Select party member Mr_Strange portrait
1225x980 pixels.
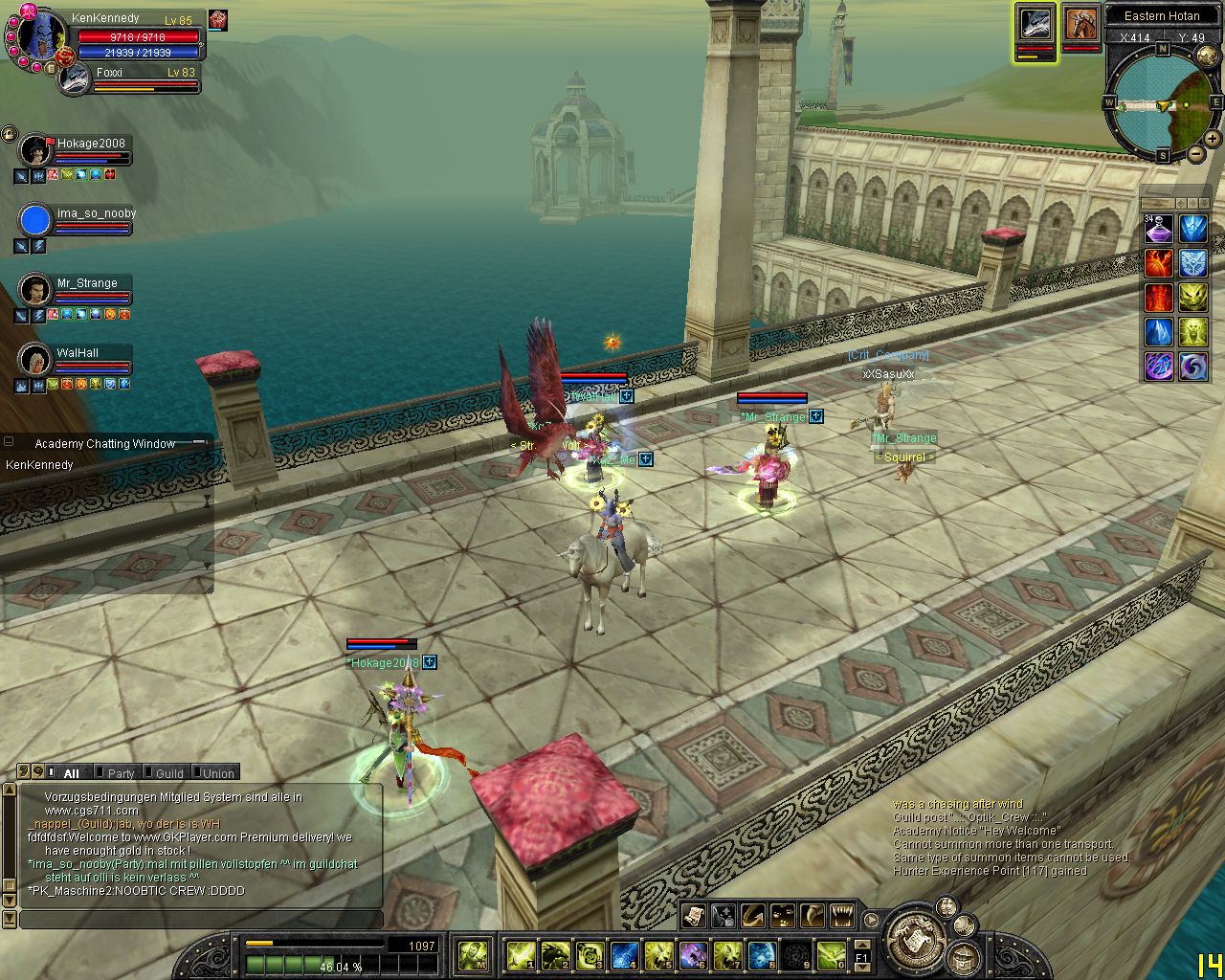coord(35,290)
